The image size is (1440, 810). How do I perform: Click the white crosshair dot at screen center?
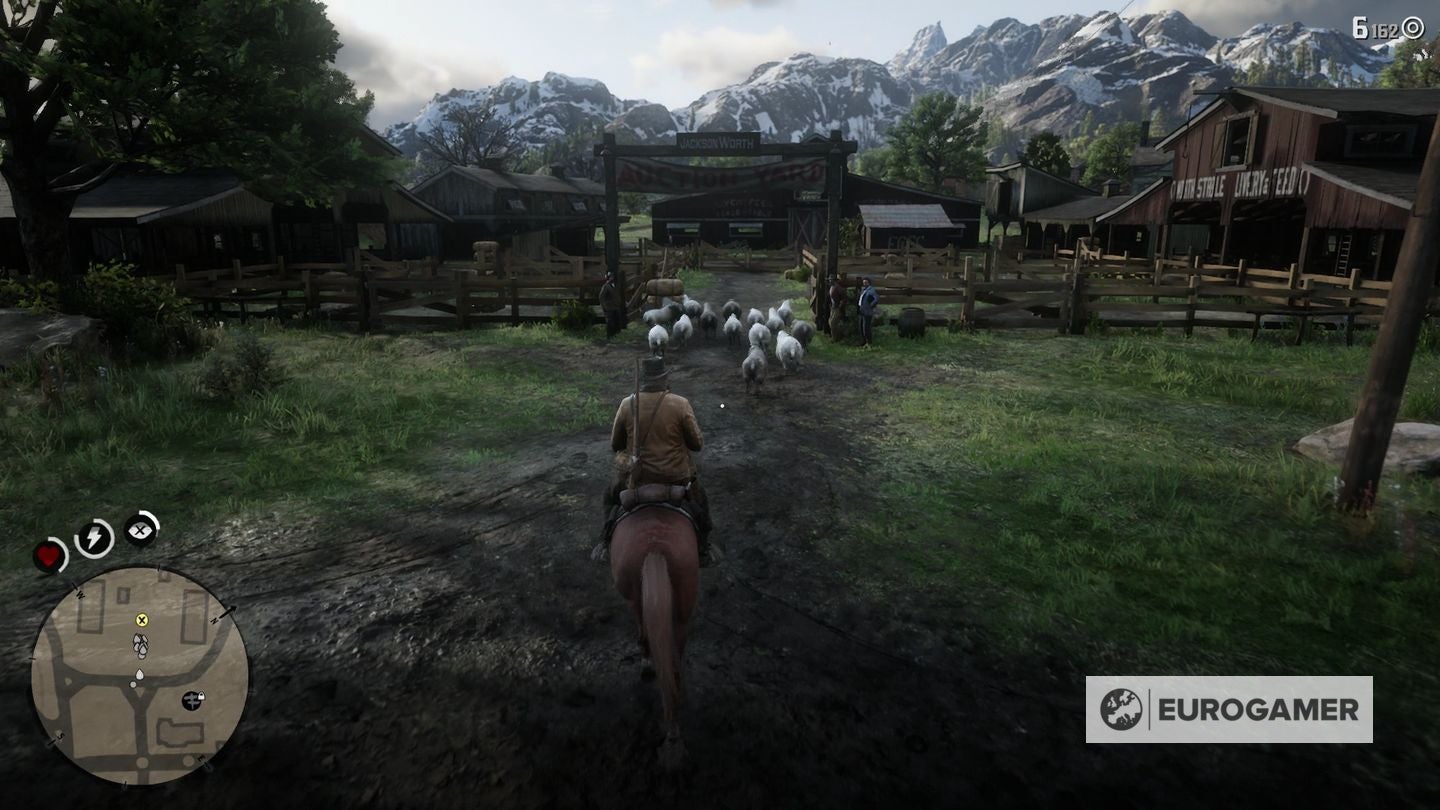(723, 404)
